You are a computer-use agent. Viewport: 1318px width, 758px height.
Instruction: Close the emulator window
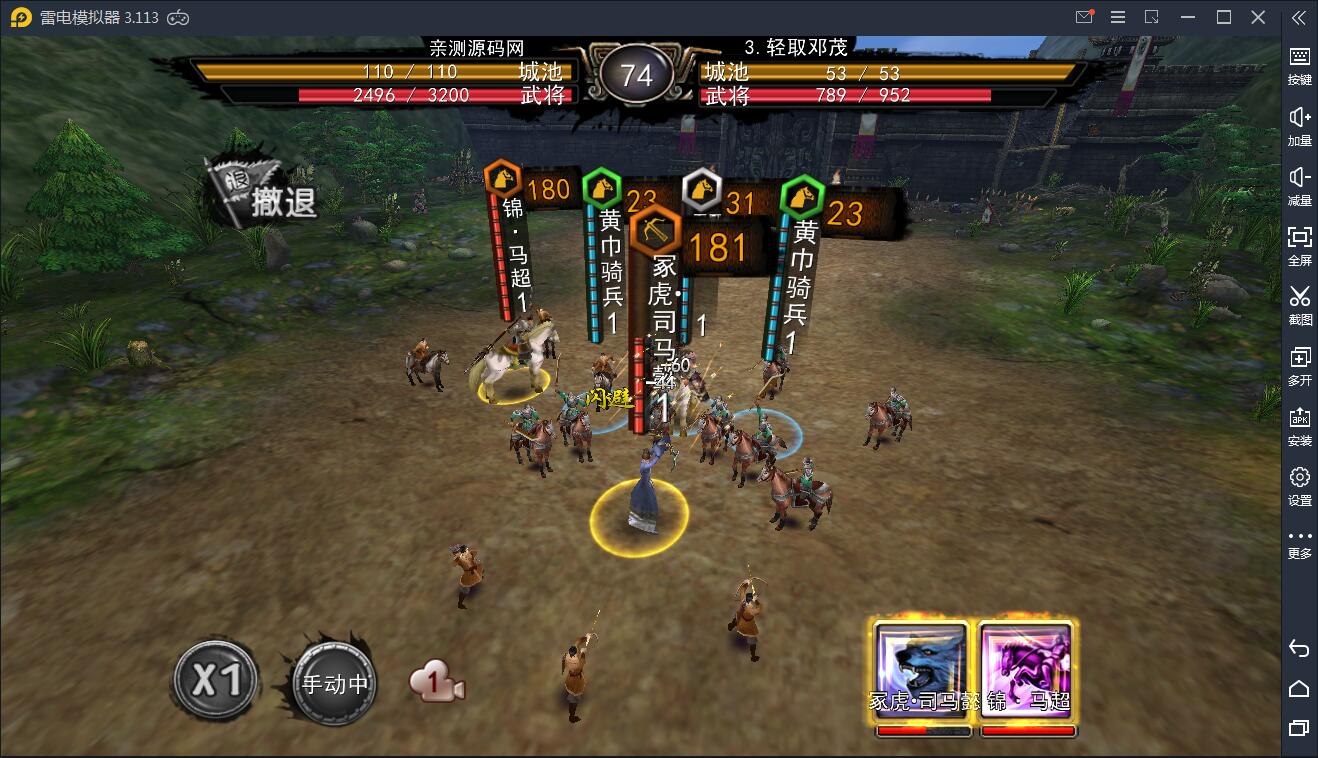(x=1258, y=17)
